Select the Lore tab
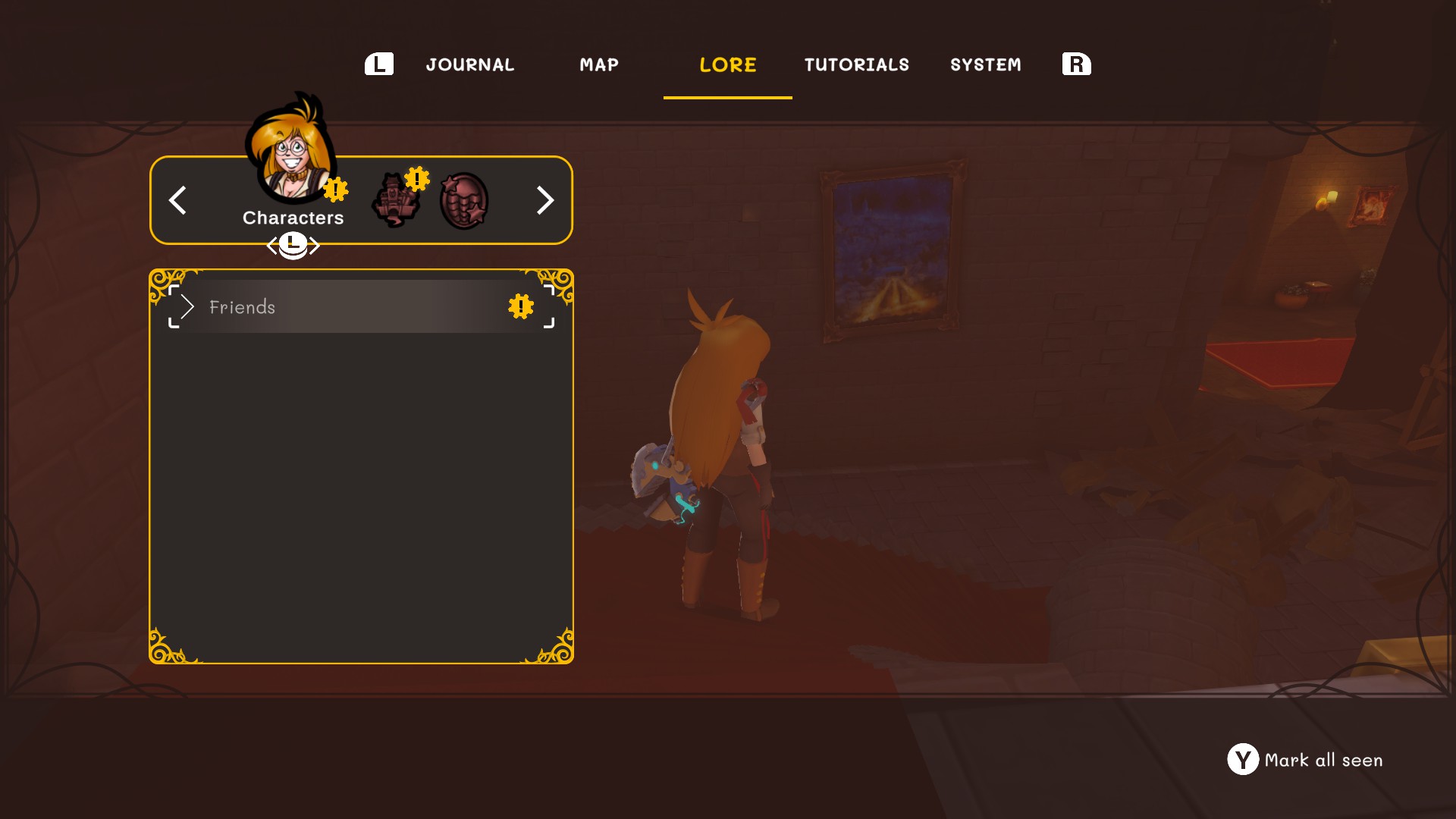The image size is (1456, 819). 727,65
